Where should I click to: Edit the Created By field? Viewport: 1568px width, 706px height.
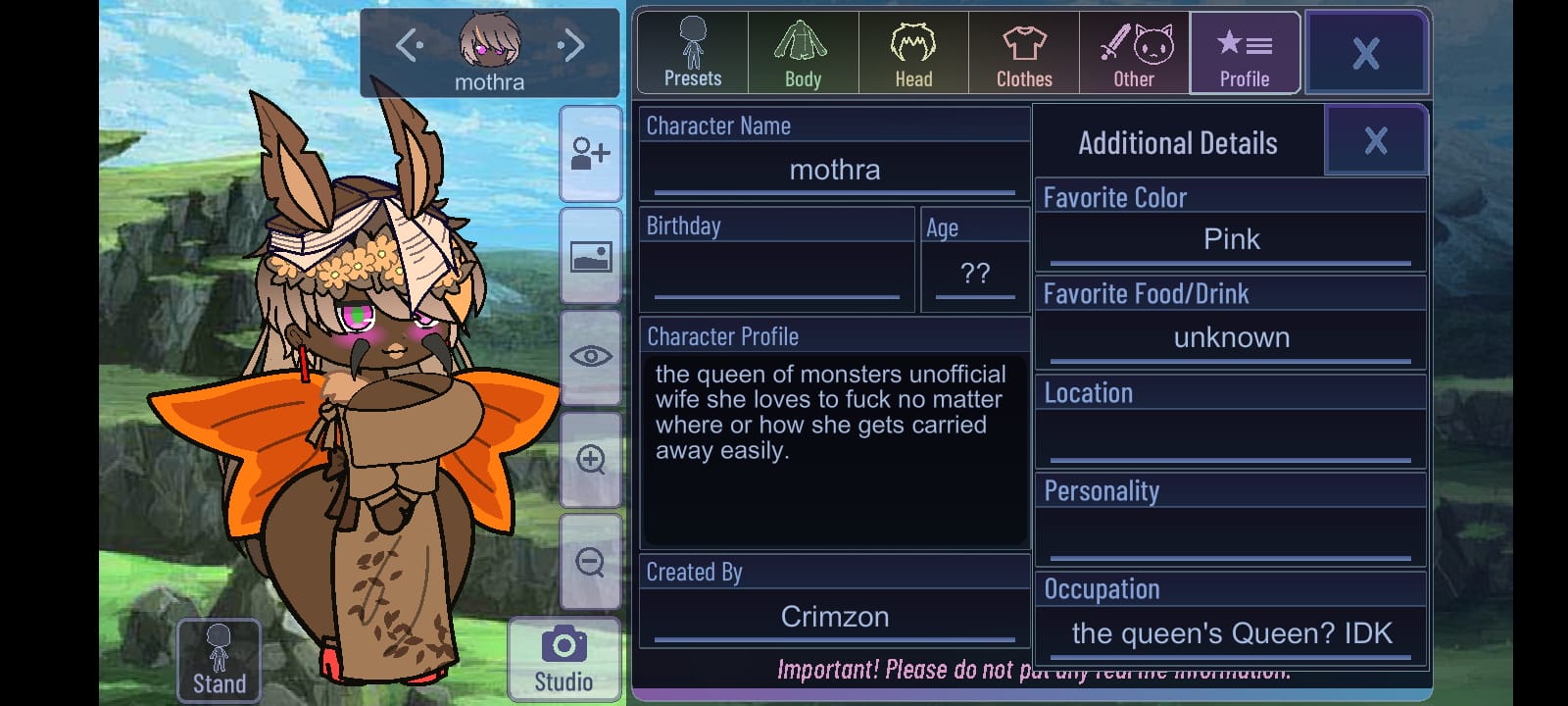click(834, 617)
